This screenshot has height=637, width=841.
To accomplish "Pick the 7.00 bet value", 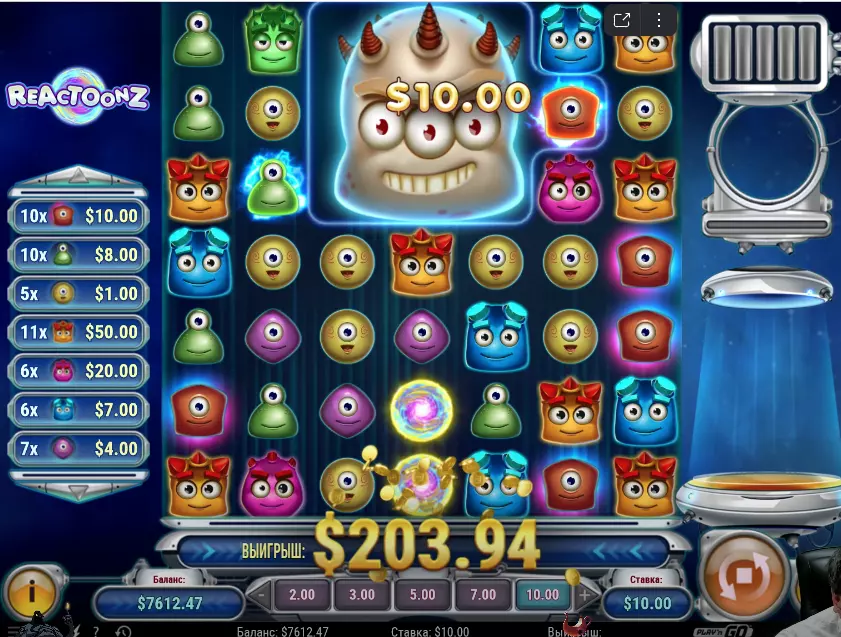I will pos(482,594).
